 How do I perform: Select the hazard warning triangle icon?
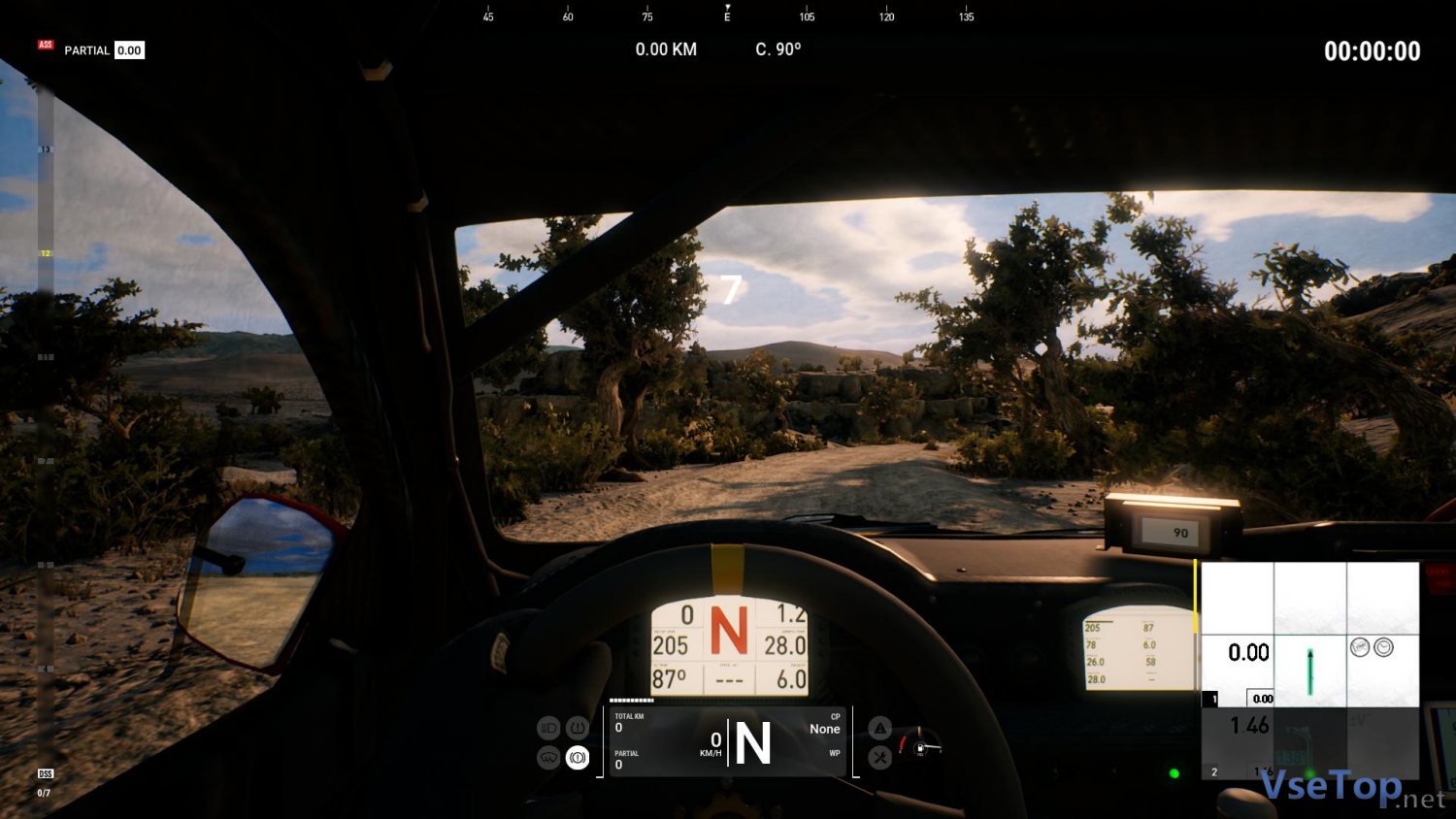[879, 728]
